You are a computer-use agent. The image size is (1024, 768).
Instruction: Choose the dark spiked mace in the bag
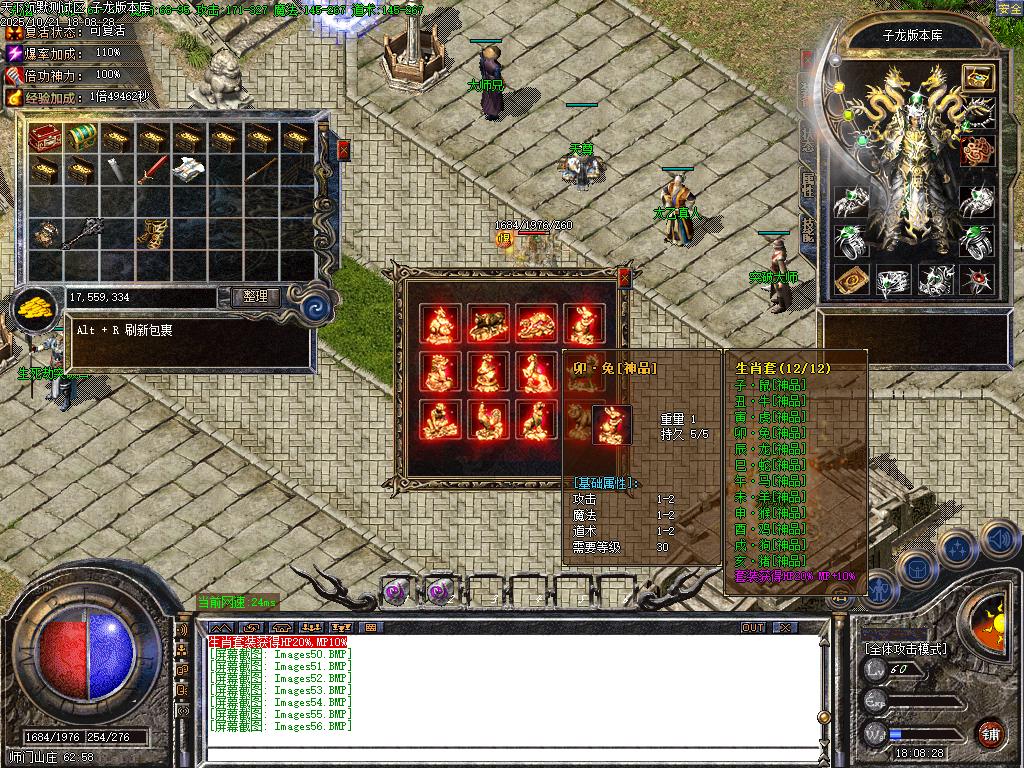pos(81,232)
